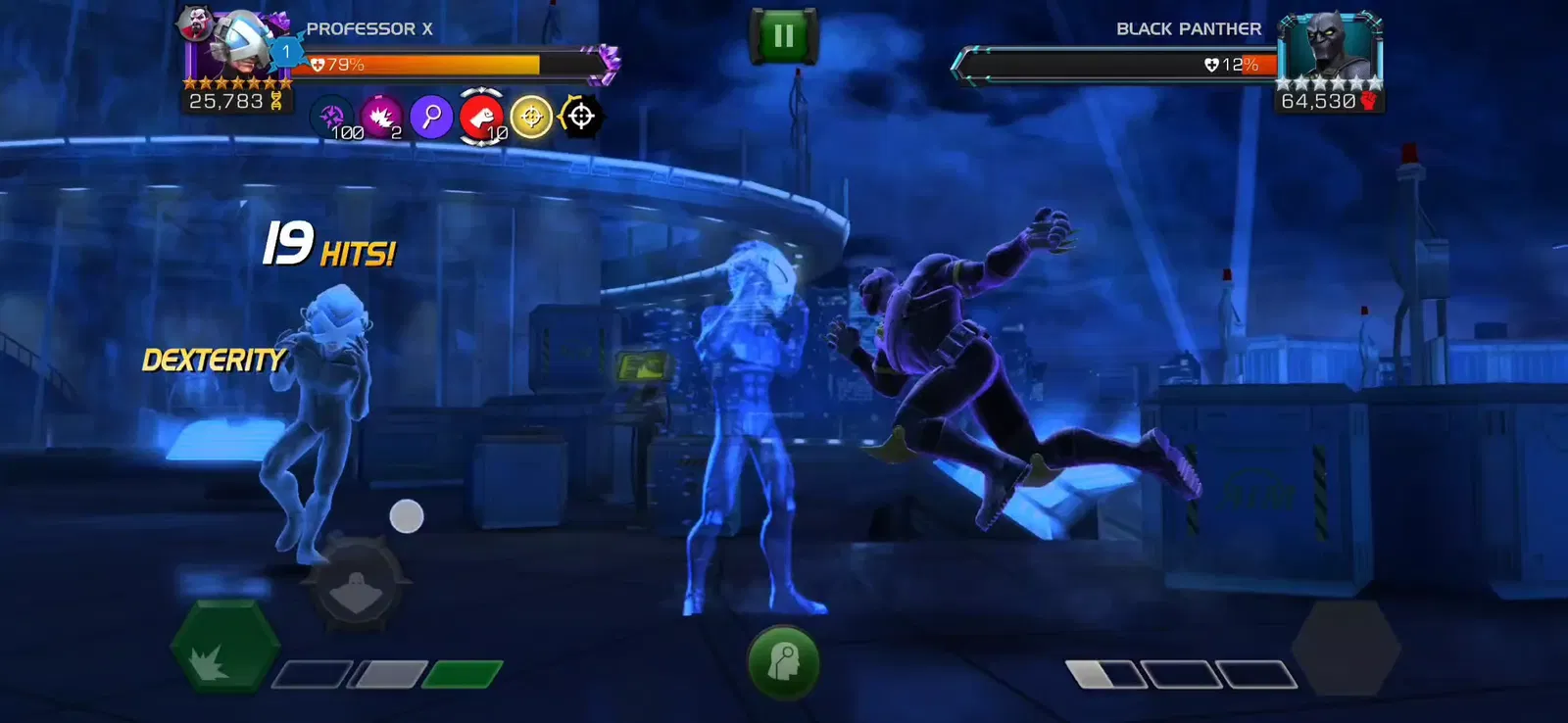Tap the DEXTERITY text label
The height and width of the screenshot is (723, 1568).
point(212,361)
